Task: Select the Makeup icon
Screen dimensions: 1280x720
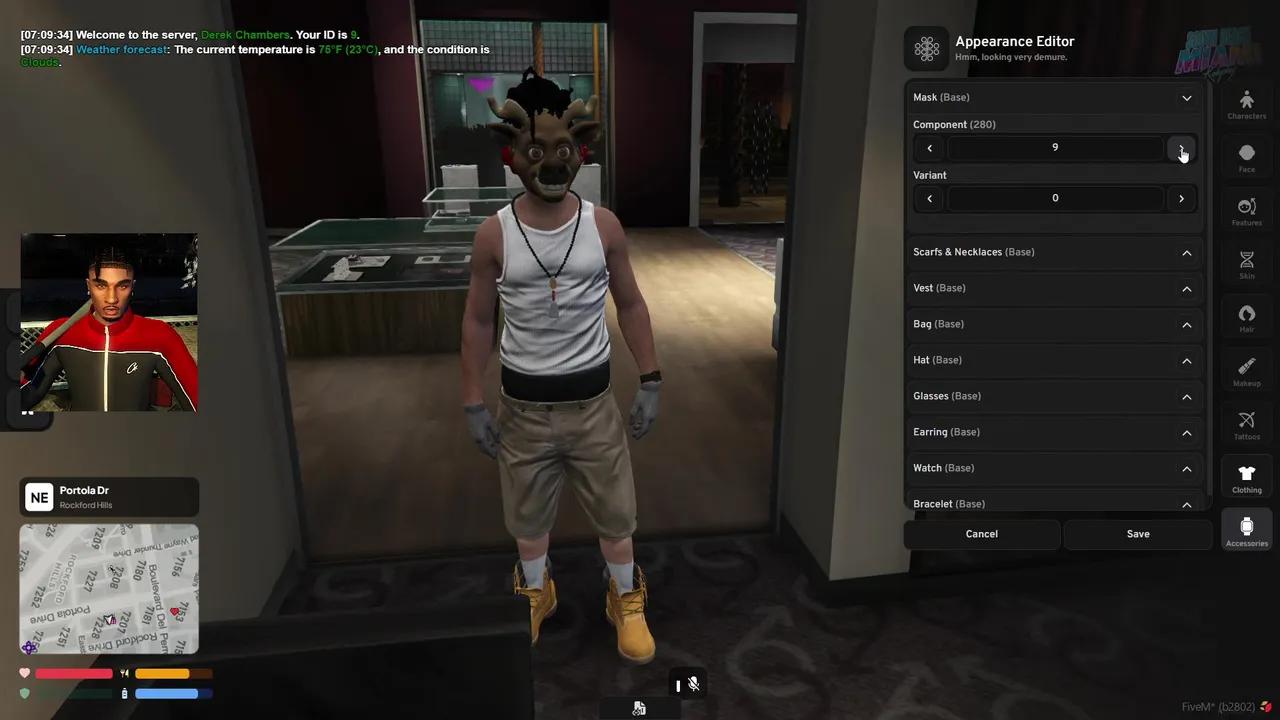Action: 1246,372
